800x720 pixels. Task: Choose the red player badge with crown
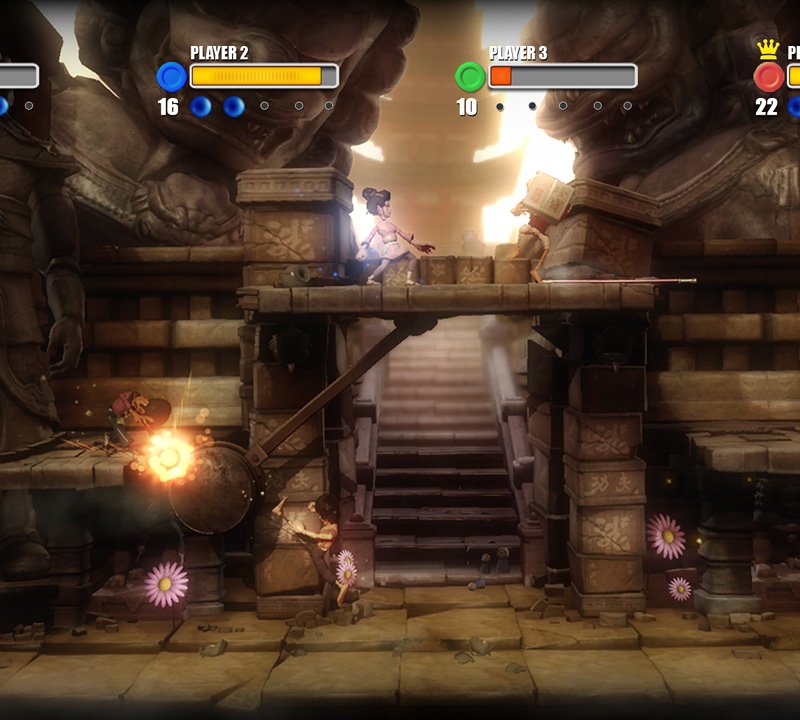[x=768, y=77]
